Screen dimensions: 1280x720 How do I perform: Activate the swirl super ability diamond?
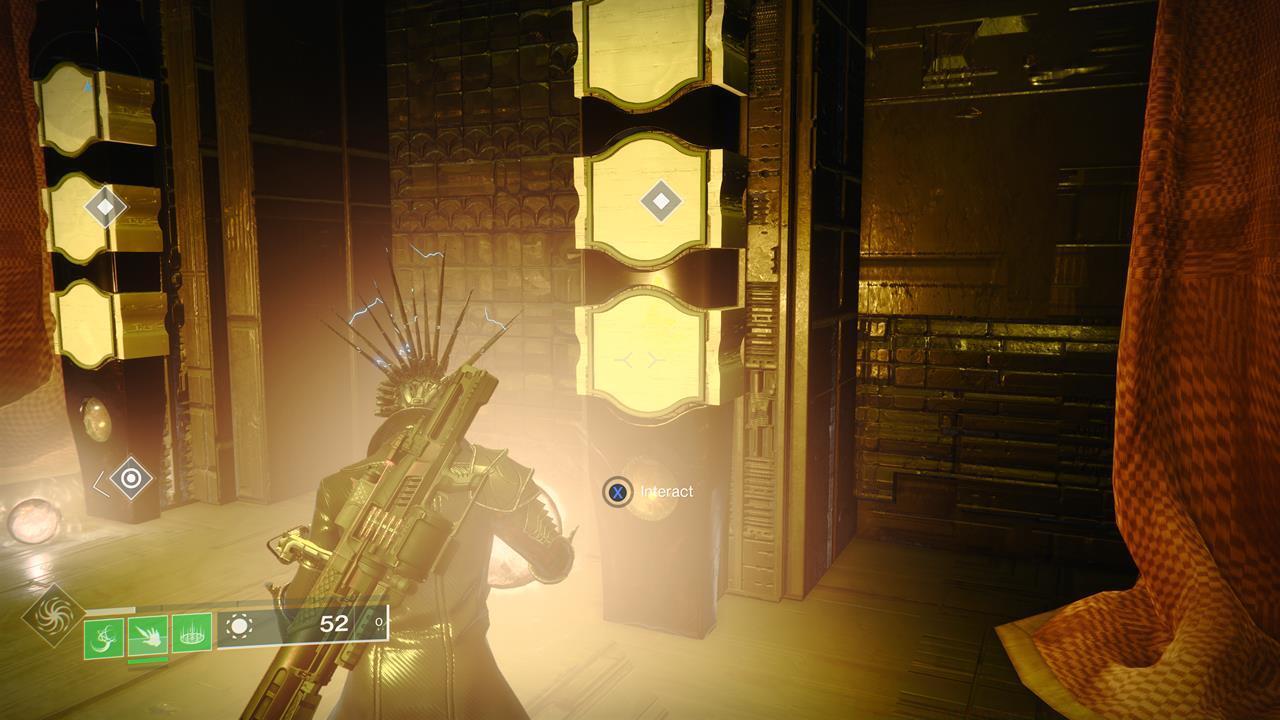click(52, 616)
